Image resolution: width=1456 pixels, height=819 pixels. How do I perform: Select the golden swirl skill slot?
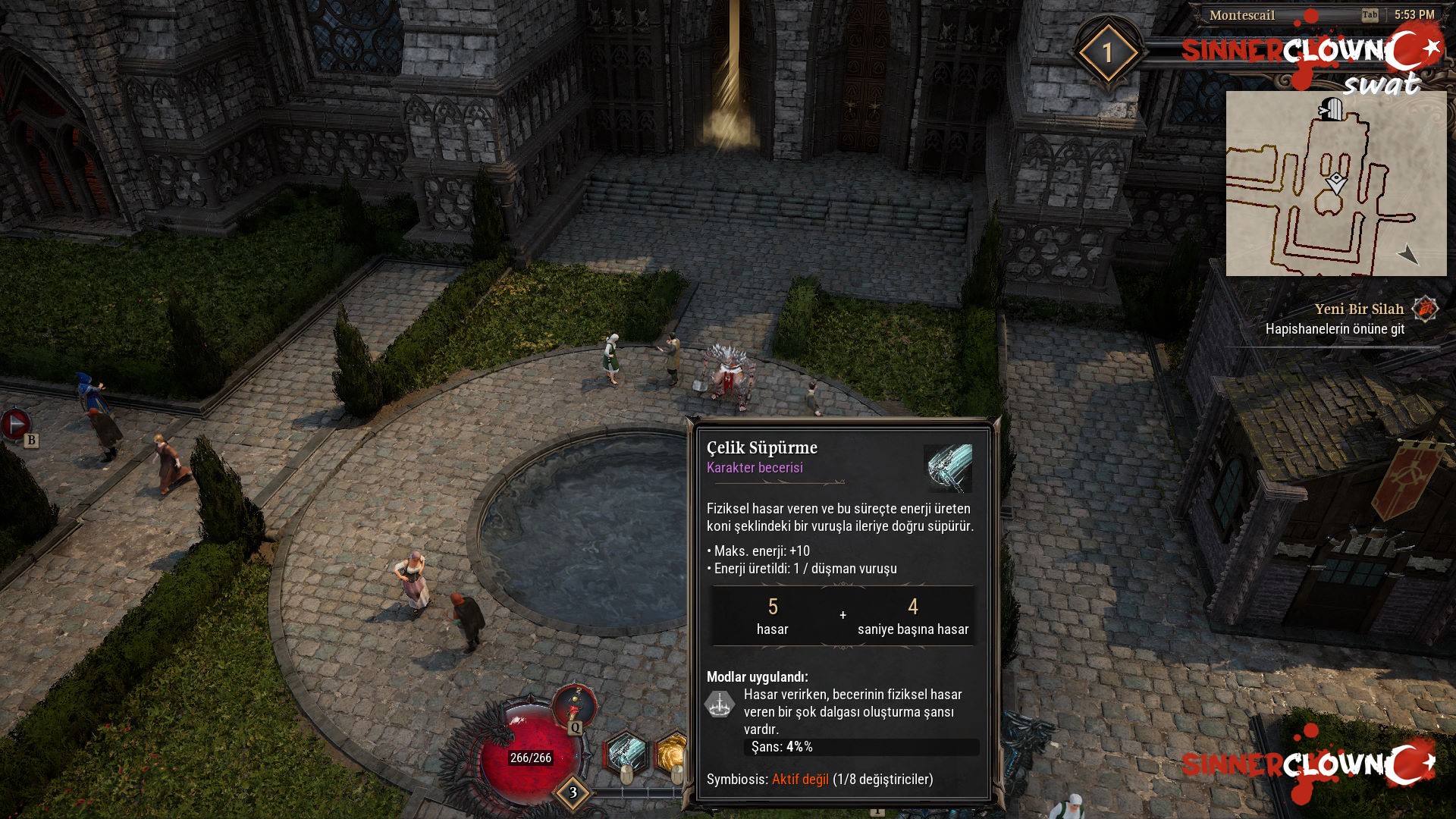click(672, 752)
